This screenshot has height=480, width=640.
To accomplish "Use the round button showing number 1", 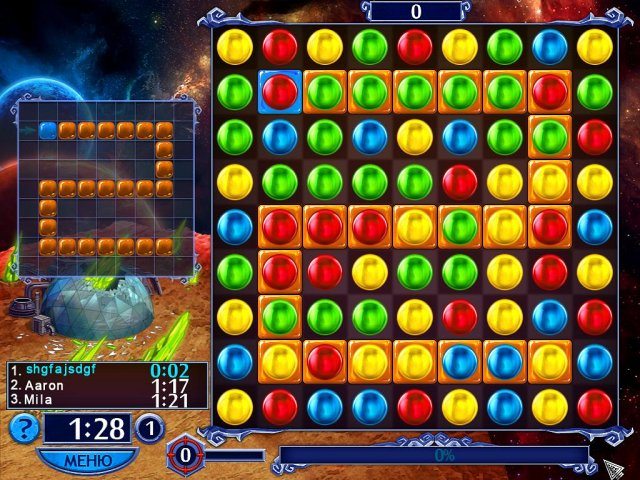I will (149, 428).
